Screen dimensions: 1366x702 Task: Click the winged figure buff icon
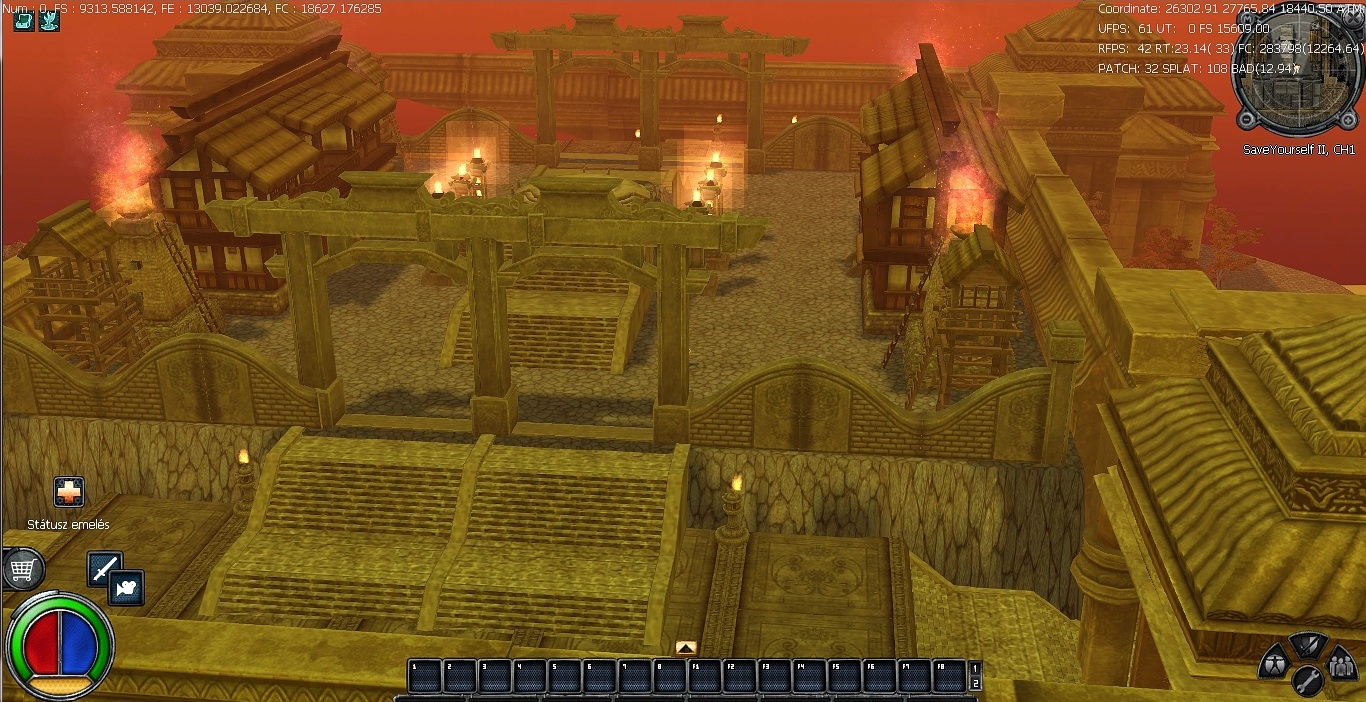tap(49, 21)
